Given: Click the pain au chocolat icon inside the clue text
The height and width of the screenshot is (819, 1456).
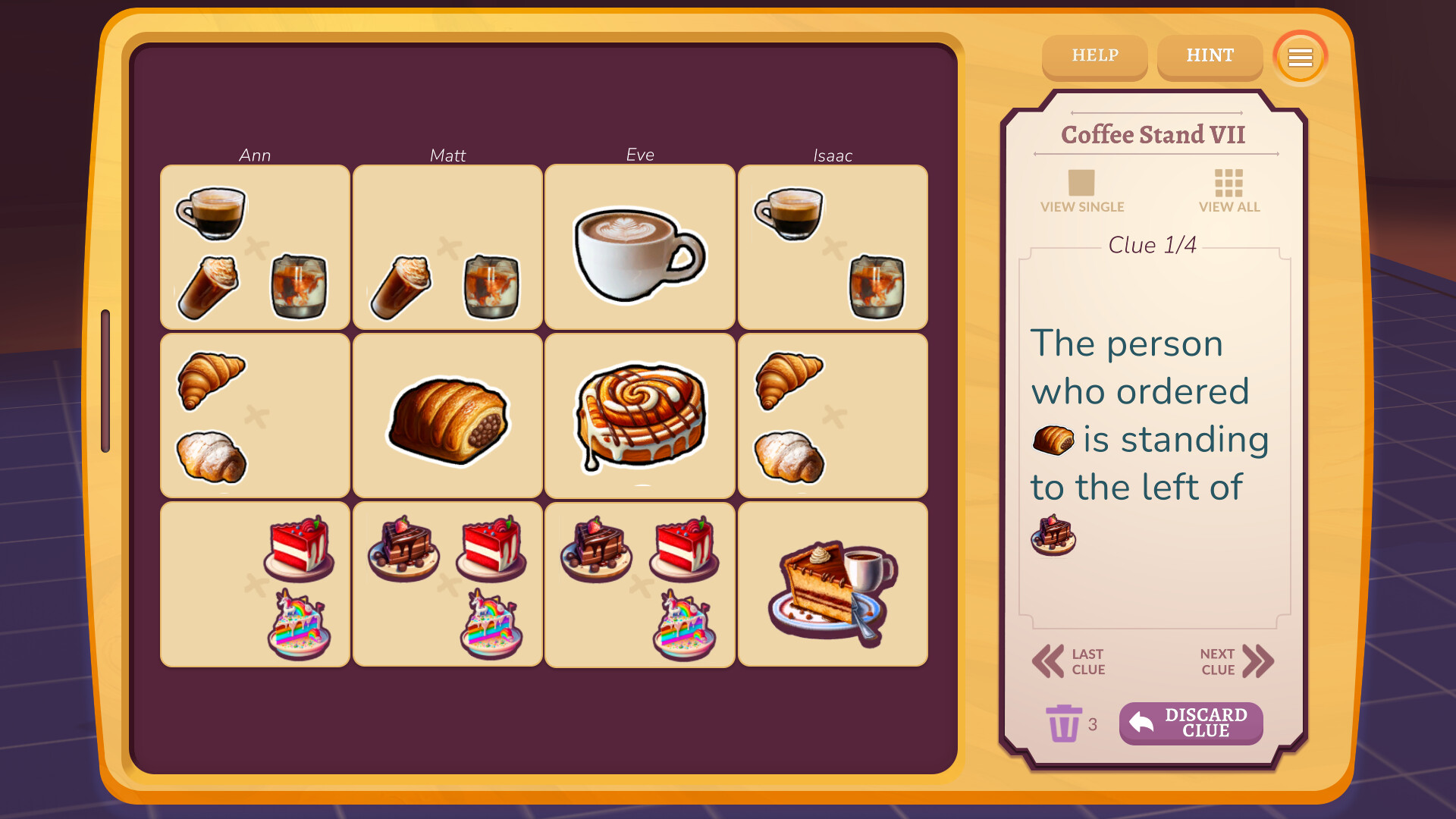Looking at the screenshot, I should click(1053, 440).
